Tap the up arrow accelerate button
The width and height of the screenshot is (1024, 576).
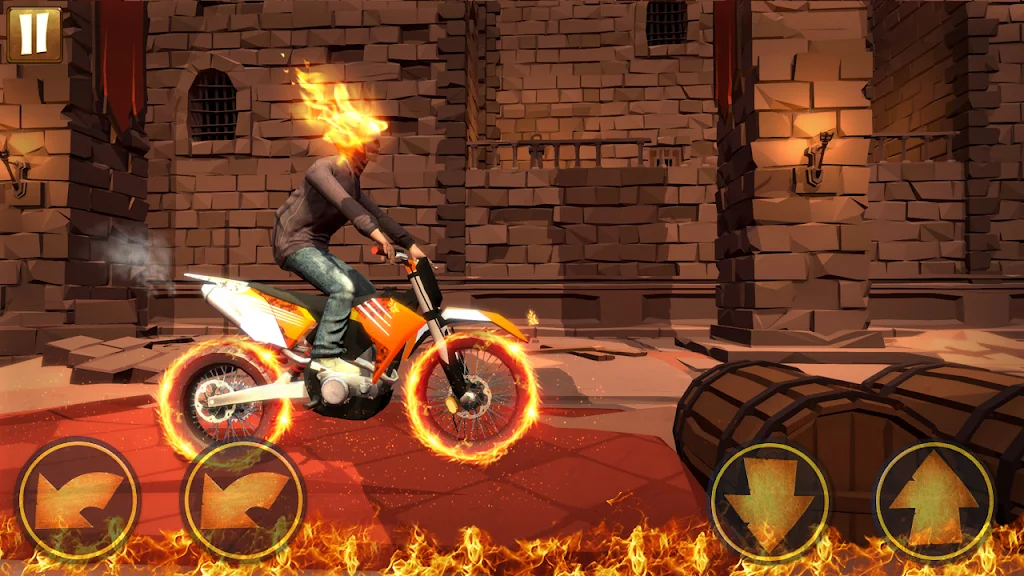[934, 499]
